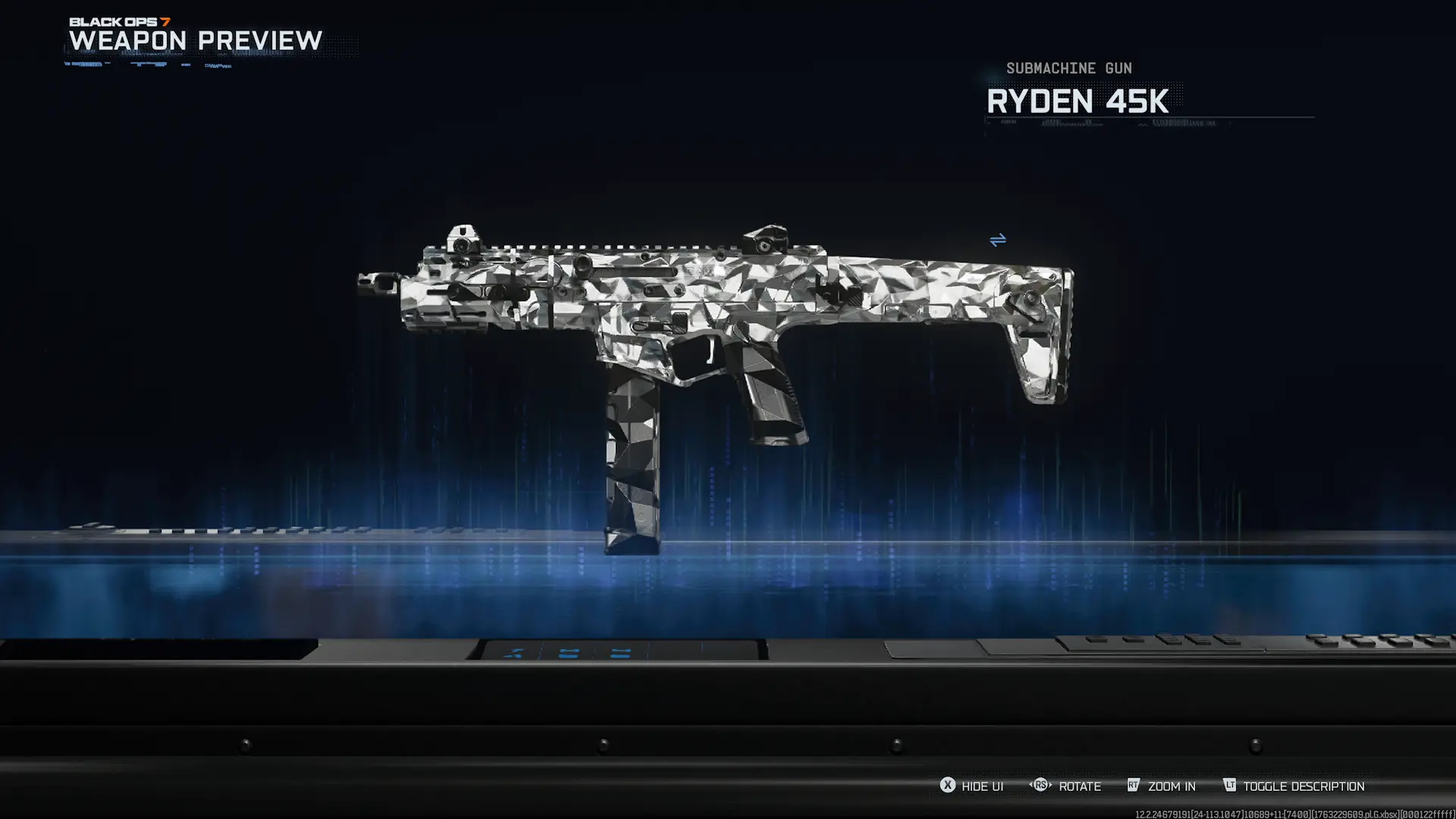Hide the UI overlay
This screenshot has height=819, width=1456.
982,786
